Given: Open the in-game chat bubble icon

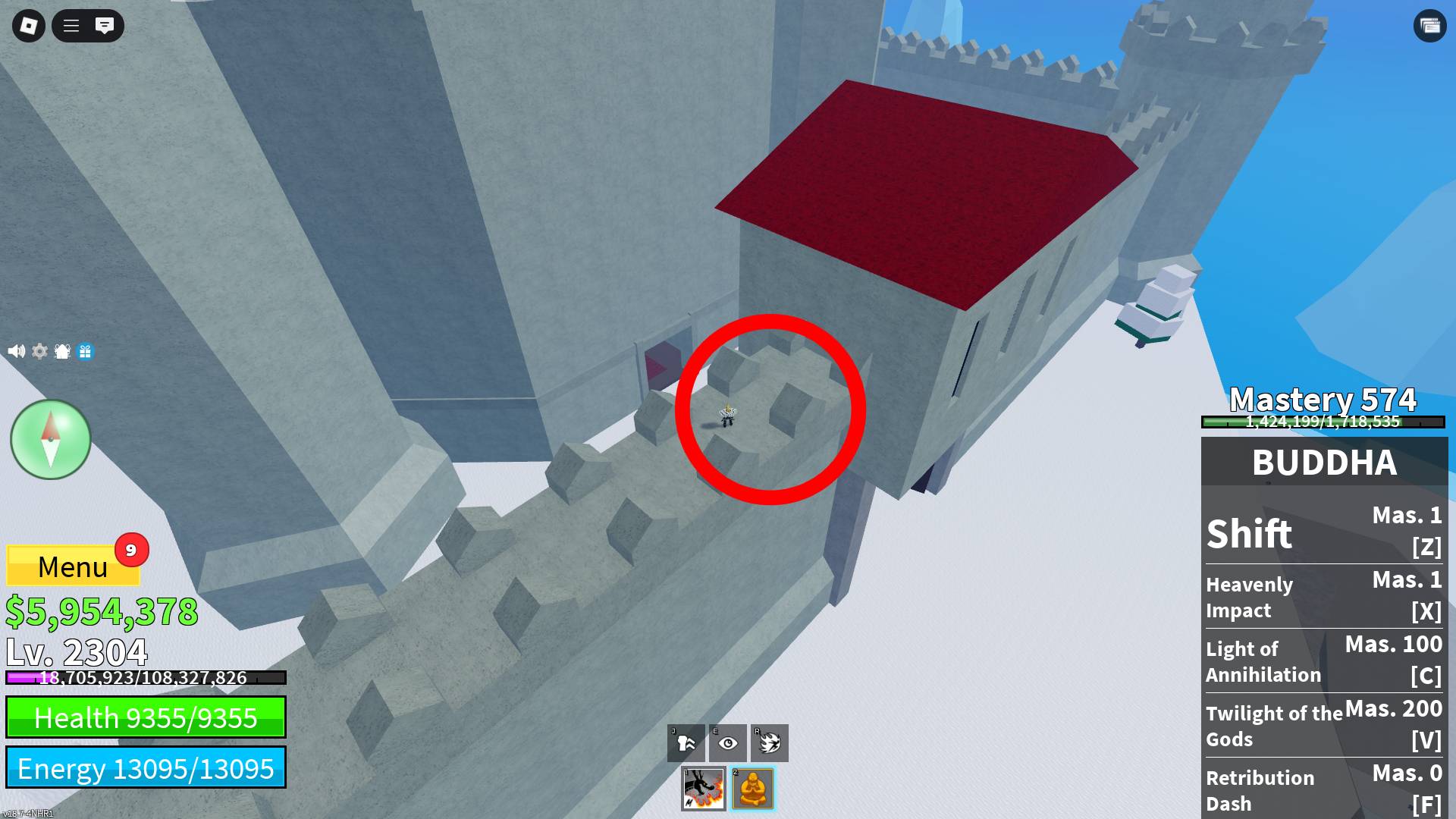Looking at the screenshot, I should [x=105, y=25].
